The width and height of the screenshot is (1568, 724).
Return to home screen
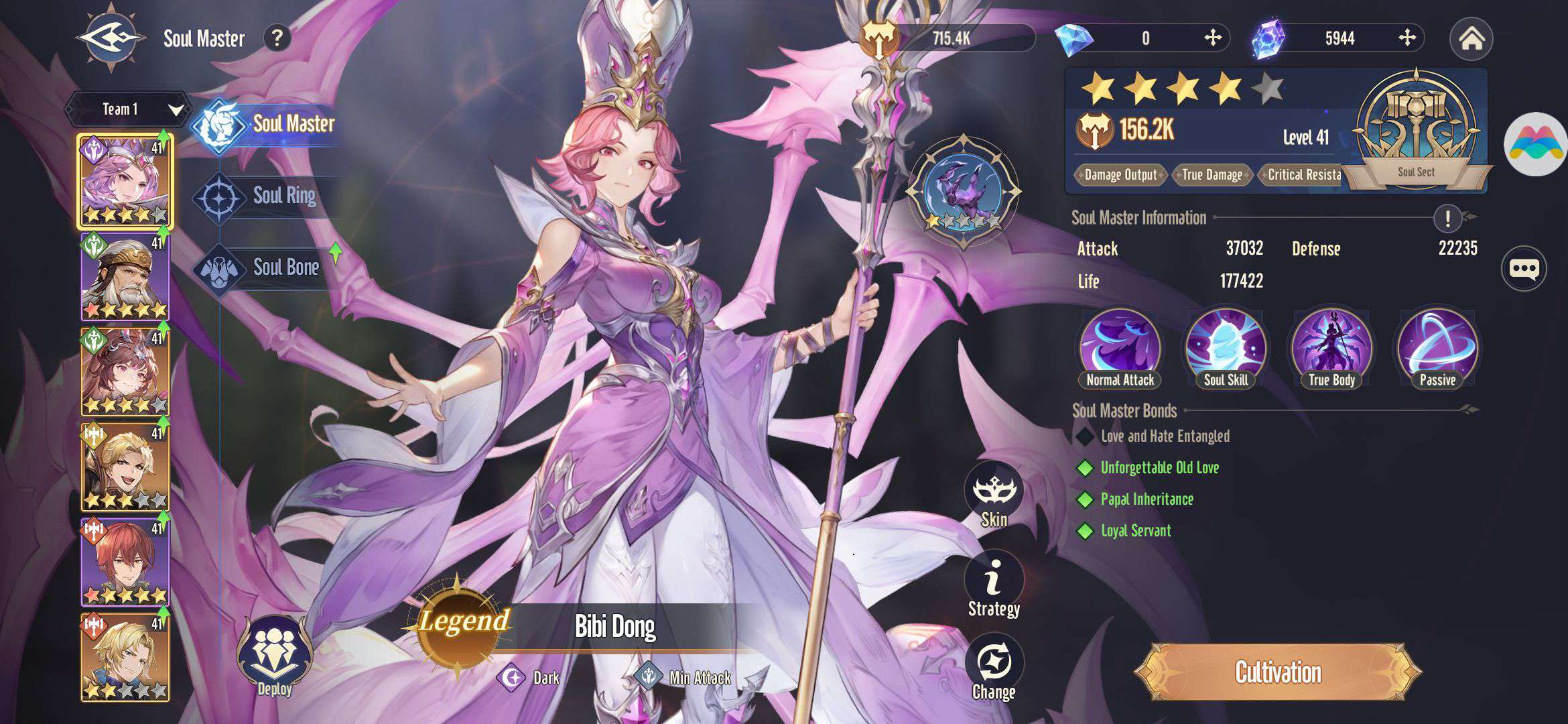1471,39
